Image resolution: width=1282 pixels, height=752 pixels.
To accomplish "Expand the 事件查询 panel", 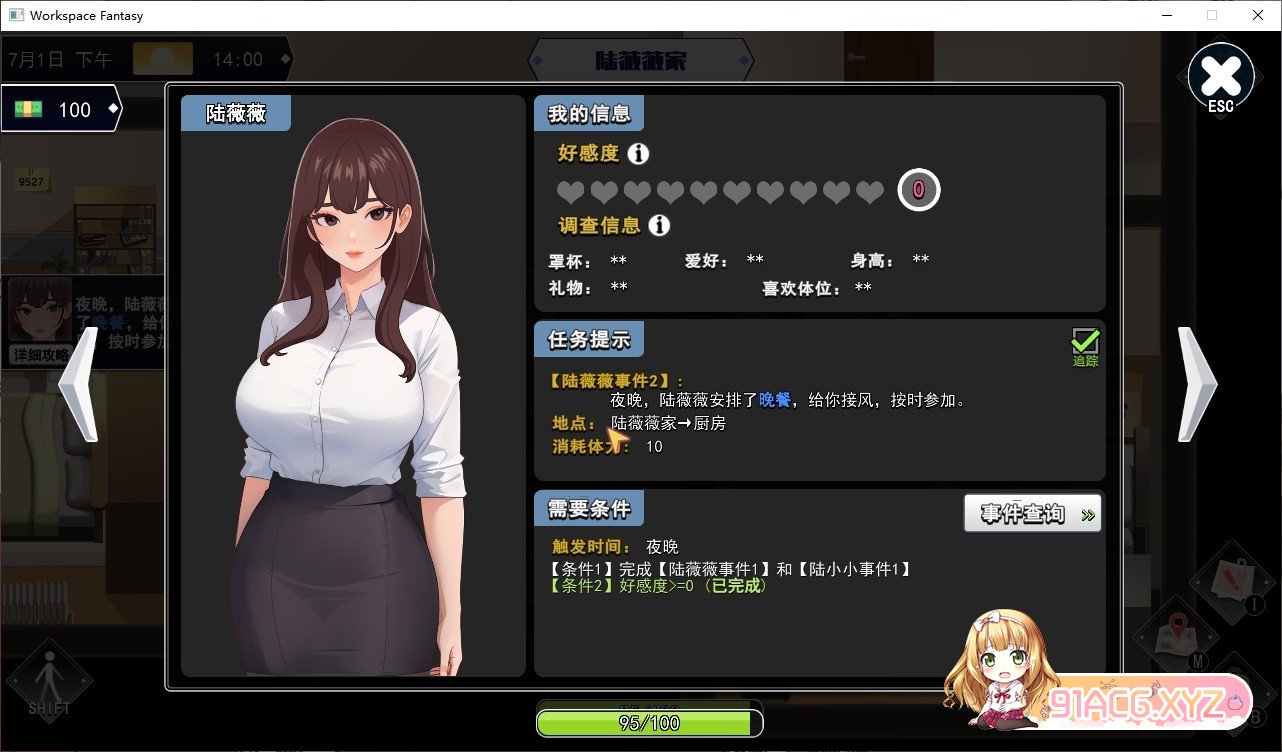I will [1031, 513].
